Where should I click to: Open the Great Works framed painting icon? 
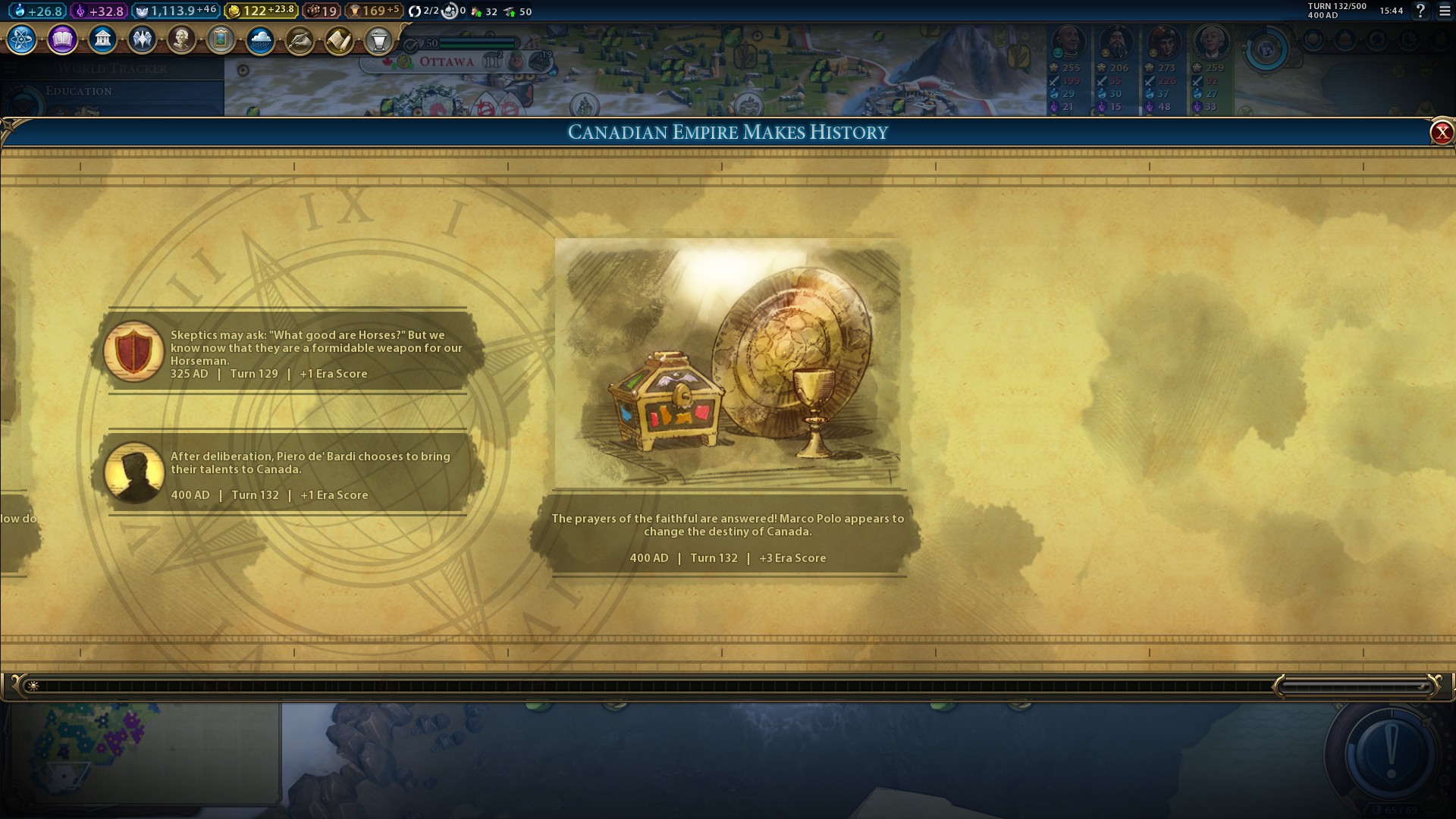pyautogui.click(x=221, y=39)
